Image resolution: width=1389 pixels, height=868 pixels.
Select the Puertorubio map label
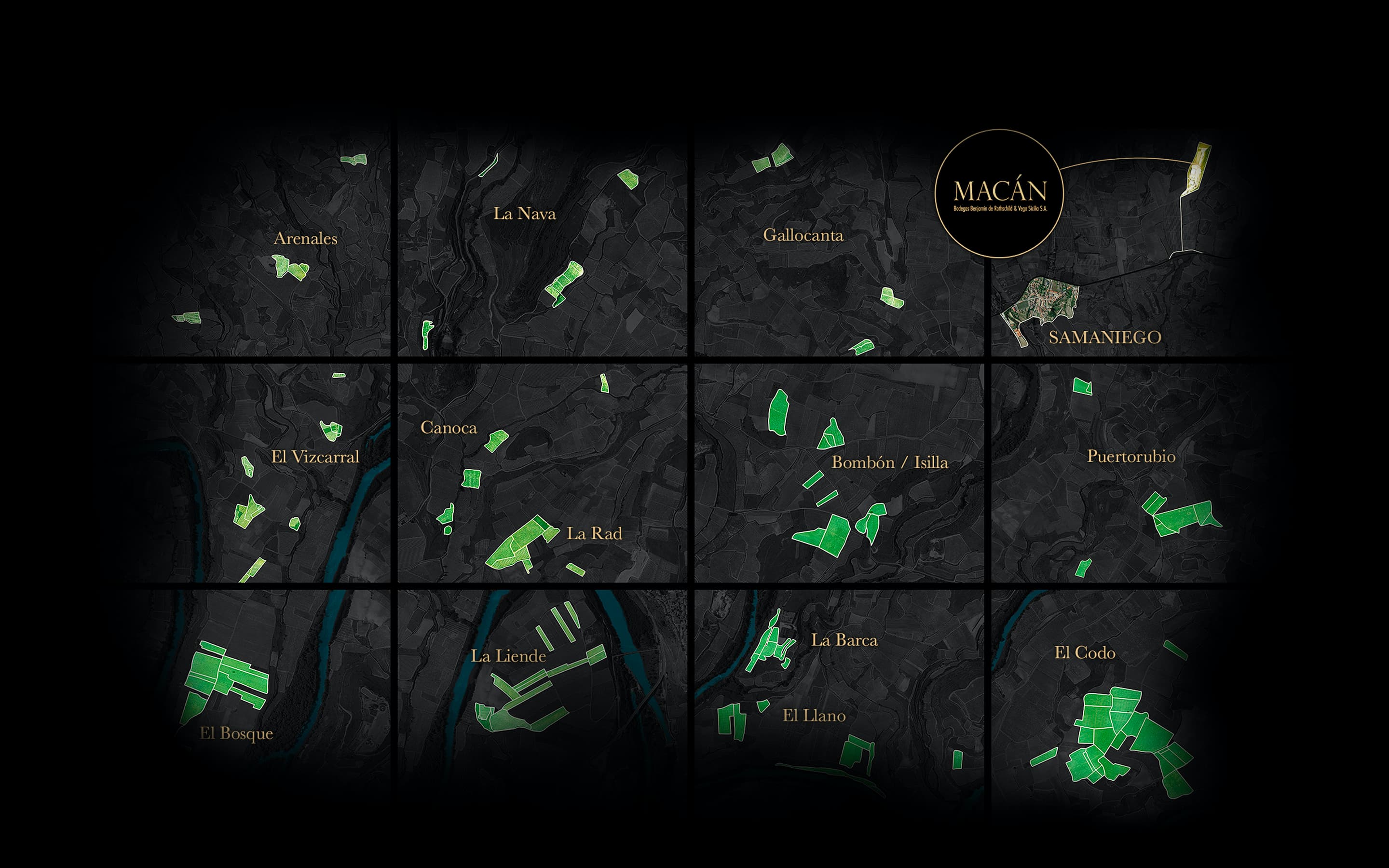click(x=1130, y=456)
